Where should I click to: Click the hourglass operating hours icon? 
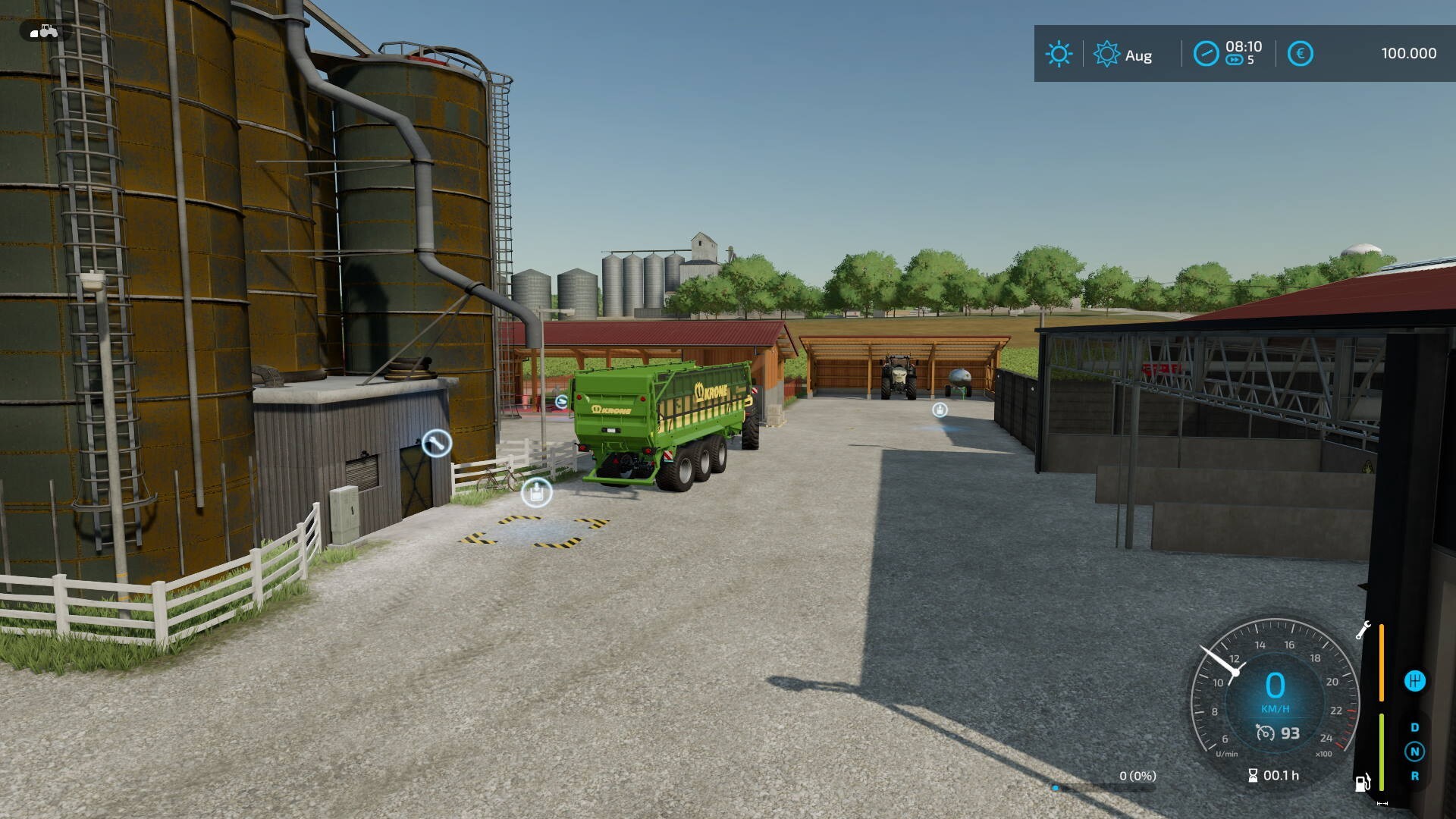coord(1253,775)
